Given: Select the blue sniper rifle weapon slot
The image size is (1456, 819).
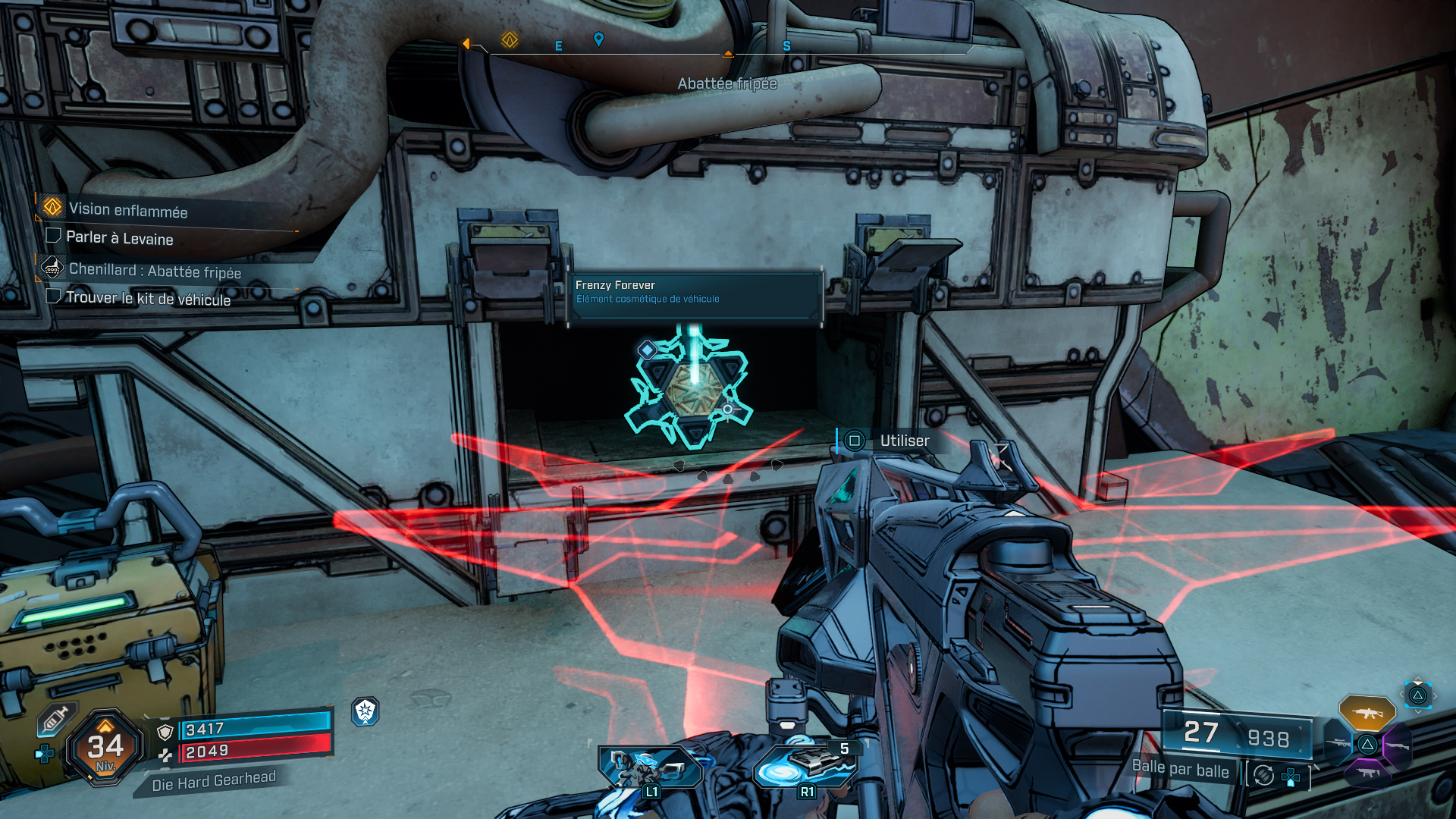Looking at the screenshot, I should 1338,743.
